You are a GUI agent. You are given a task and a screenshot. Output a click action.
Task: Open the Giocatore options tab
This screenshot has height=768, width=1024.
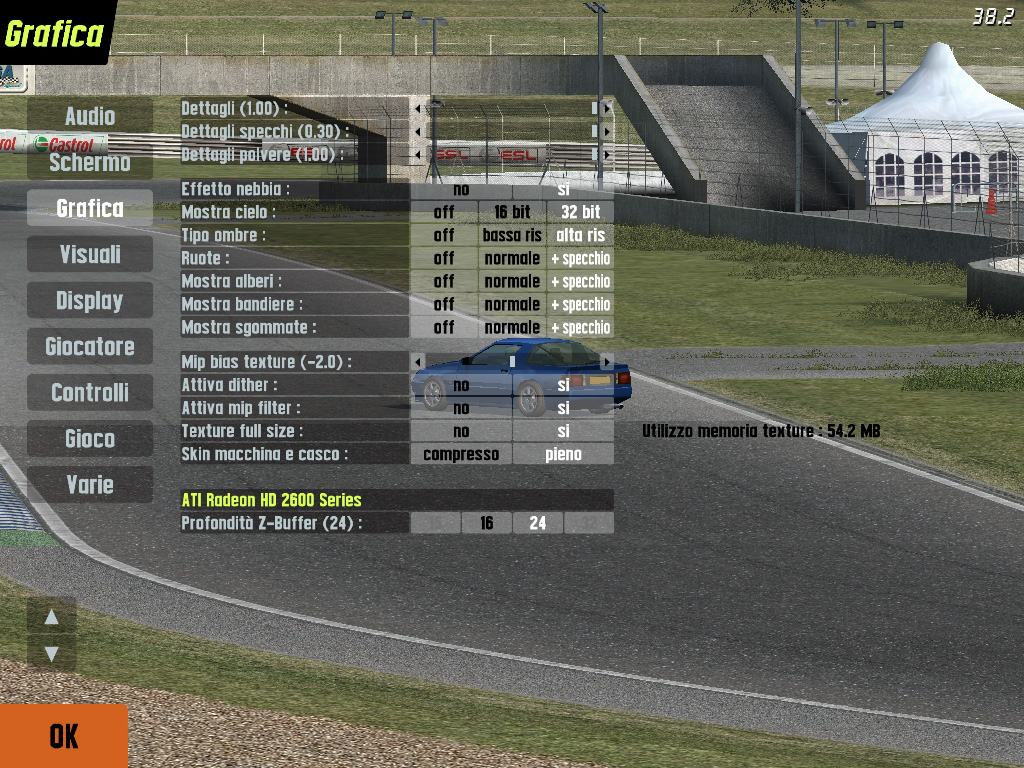pos(90,346)
